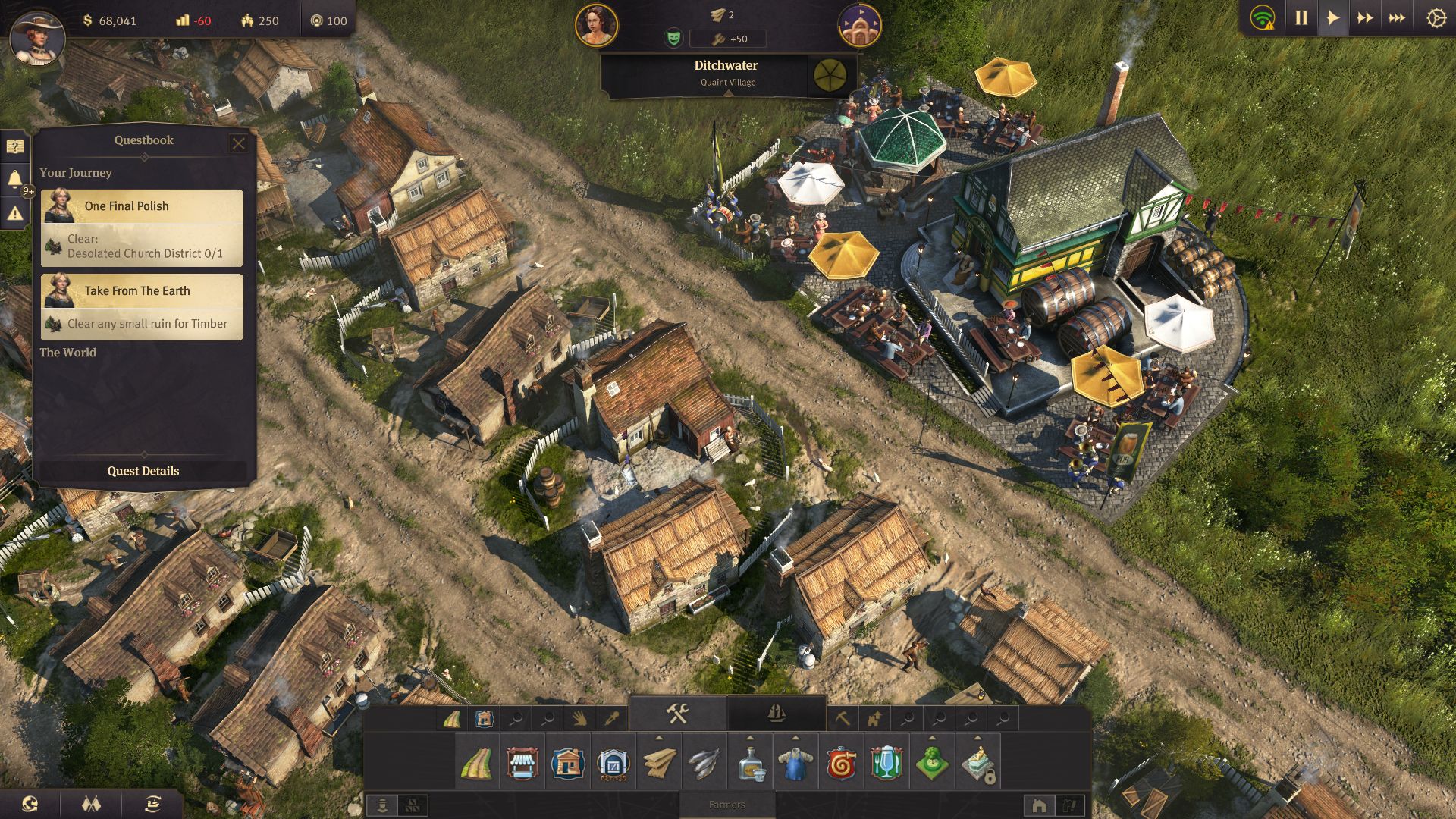This screenshot has height=819, width=1456.
Task: Pause the game
Action: (1301, 18)
